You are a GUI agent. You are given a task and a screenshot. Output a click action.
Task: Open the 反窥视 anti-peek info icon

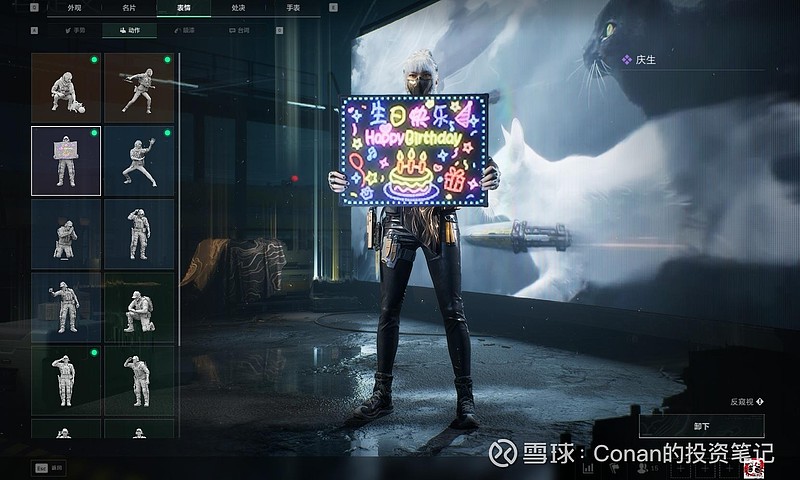(760, 401)
